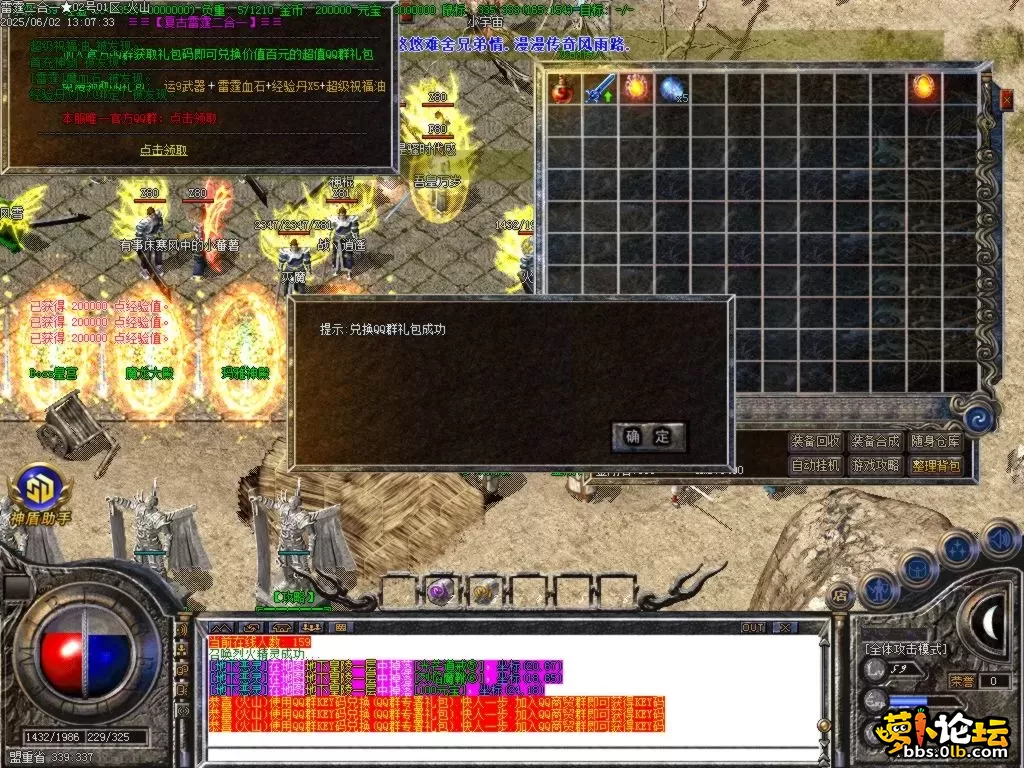Use the purple scroll hotbar slot
The height and width of the screenshot is (768, 1024).
tap(439, 591)
